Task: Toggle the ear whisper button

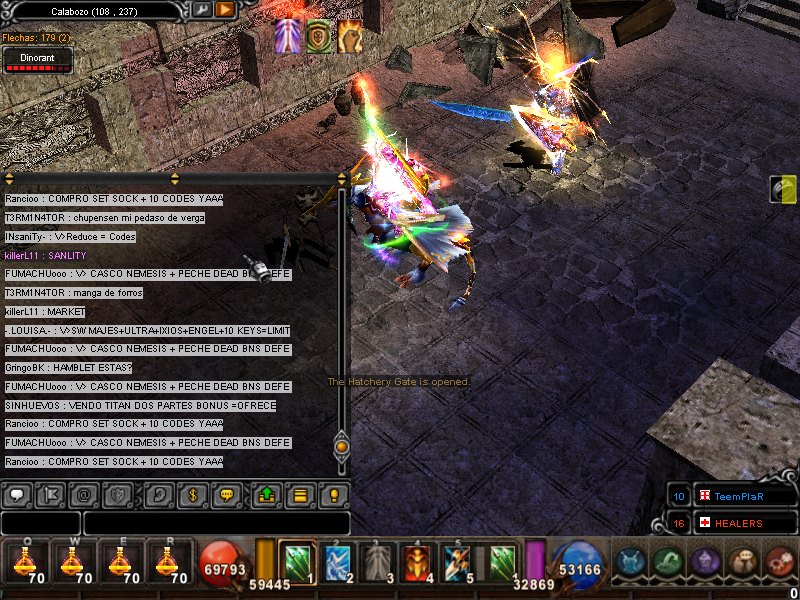Action: (157, 494)
